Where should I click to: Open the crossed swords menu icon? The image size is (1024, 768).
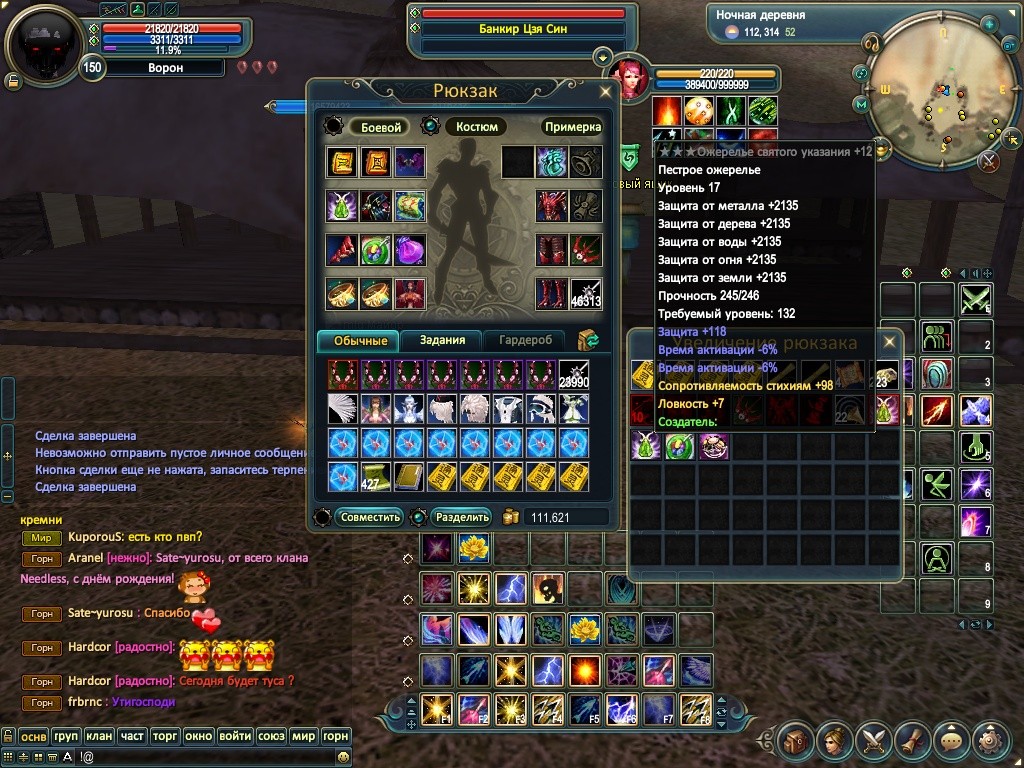(x=875, y=741)
